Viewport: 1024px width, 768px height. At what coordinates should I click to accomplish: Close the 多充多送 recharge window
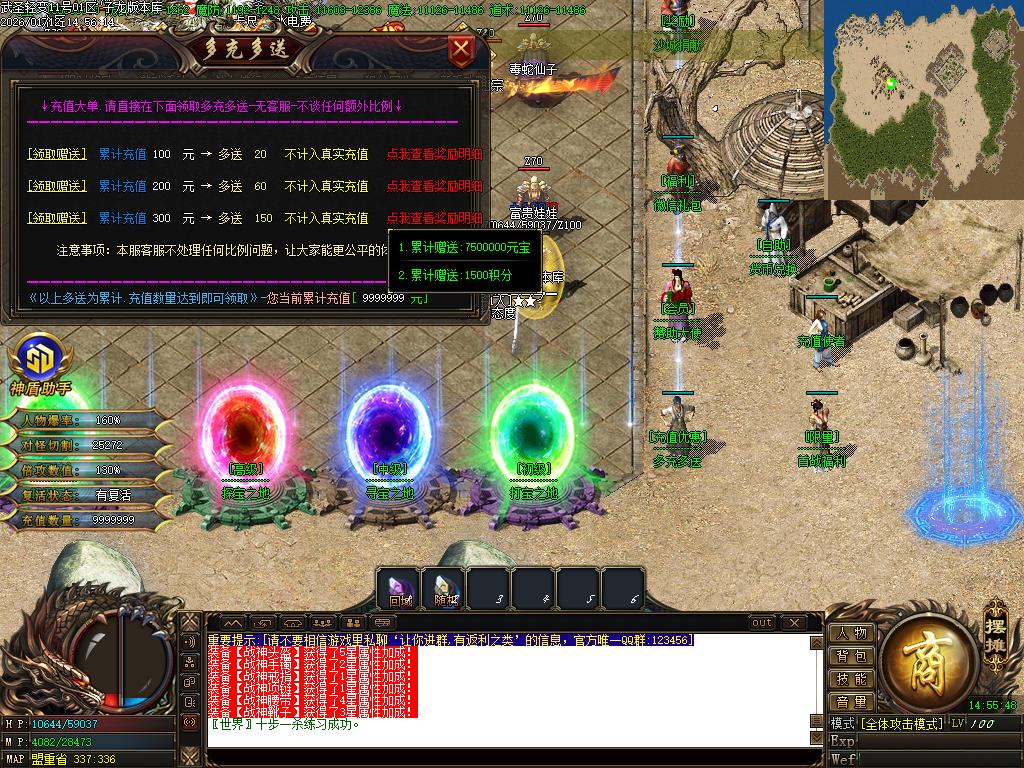(x=461, y=49)
